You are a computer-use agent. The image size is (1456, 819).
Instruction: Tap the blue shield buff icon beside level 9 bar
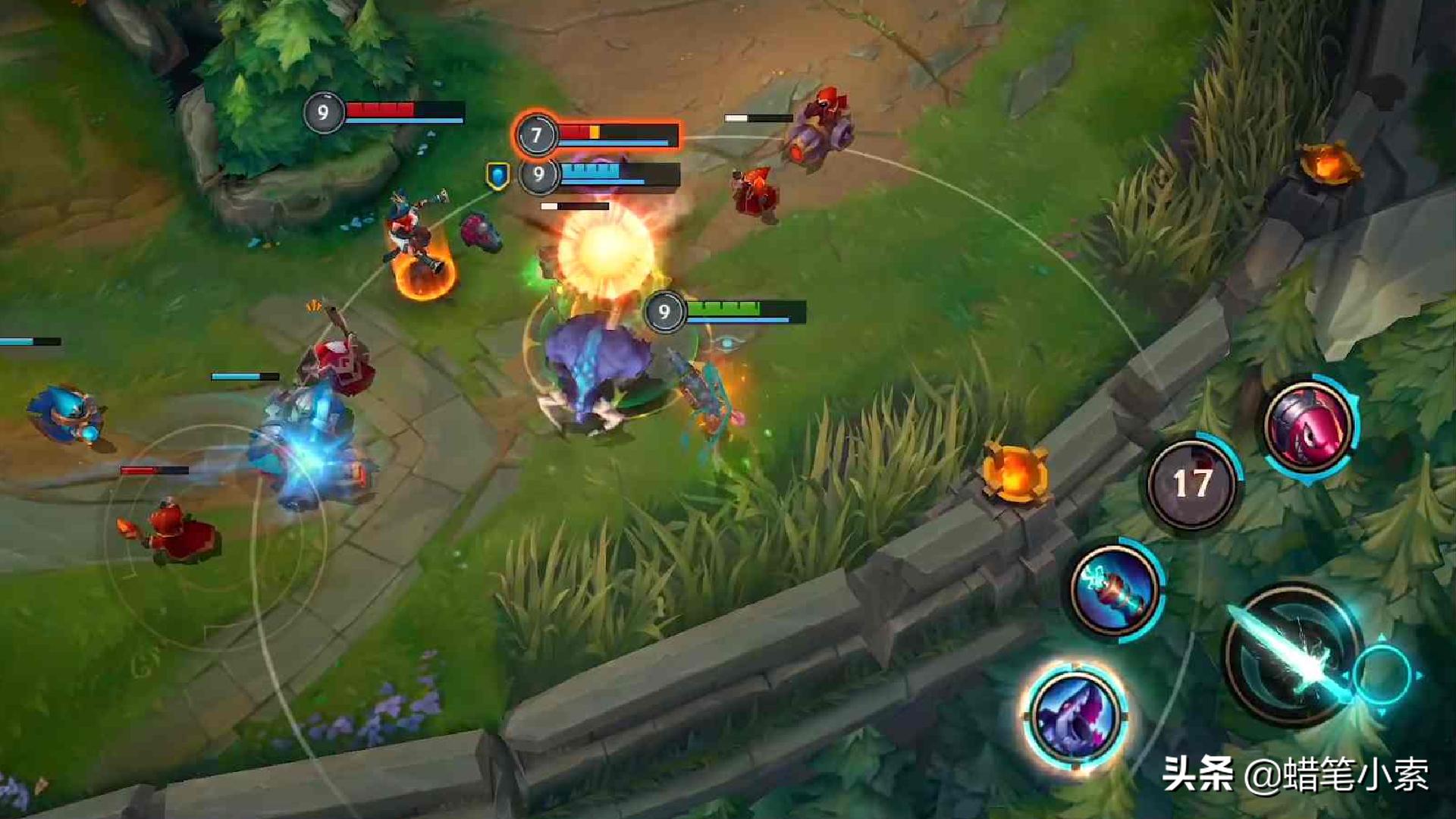tap(497, 176)
